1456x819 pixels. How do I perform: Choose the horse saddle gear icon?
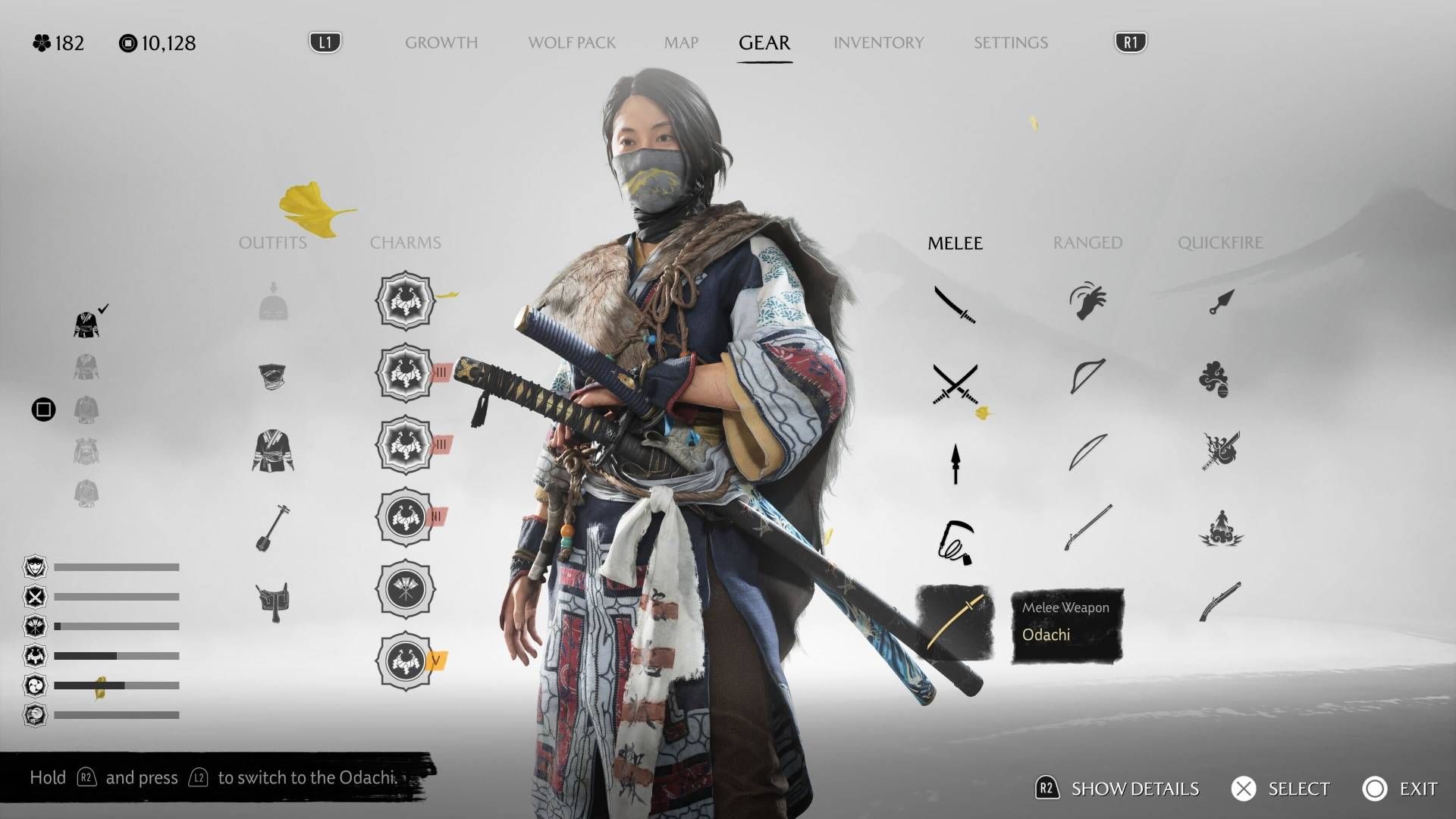(273, 599)
